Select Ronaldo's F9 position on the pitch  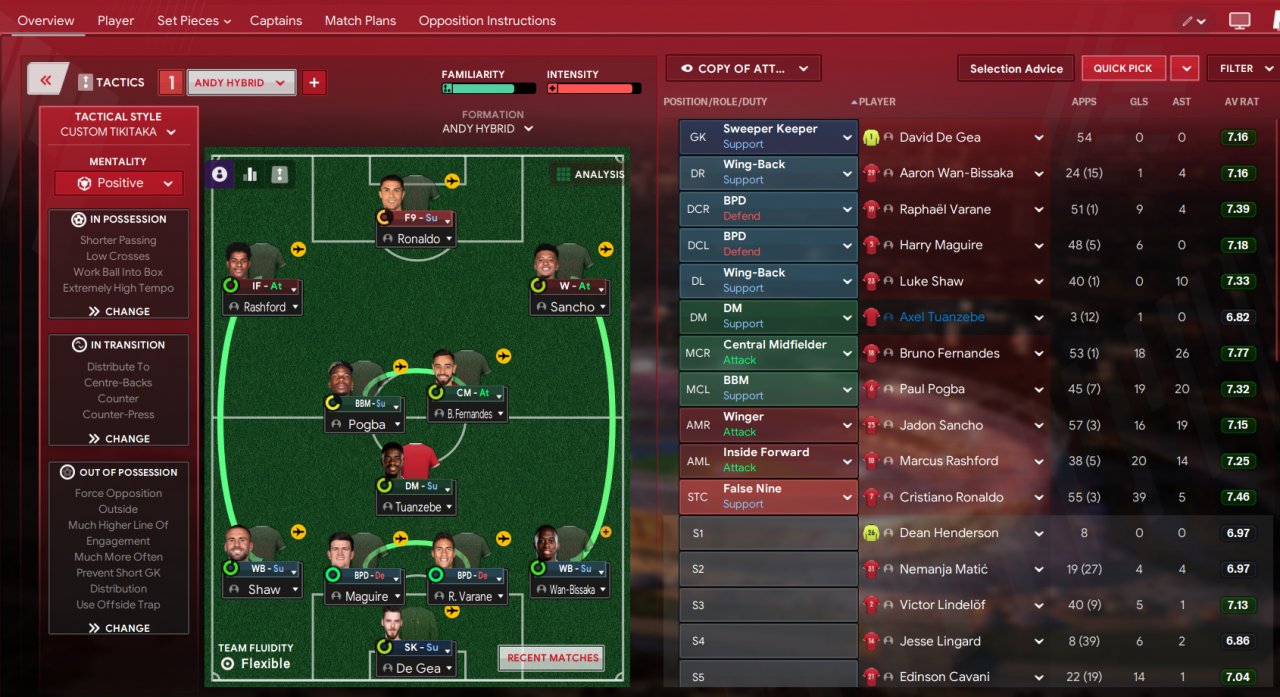coord(418,217)
